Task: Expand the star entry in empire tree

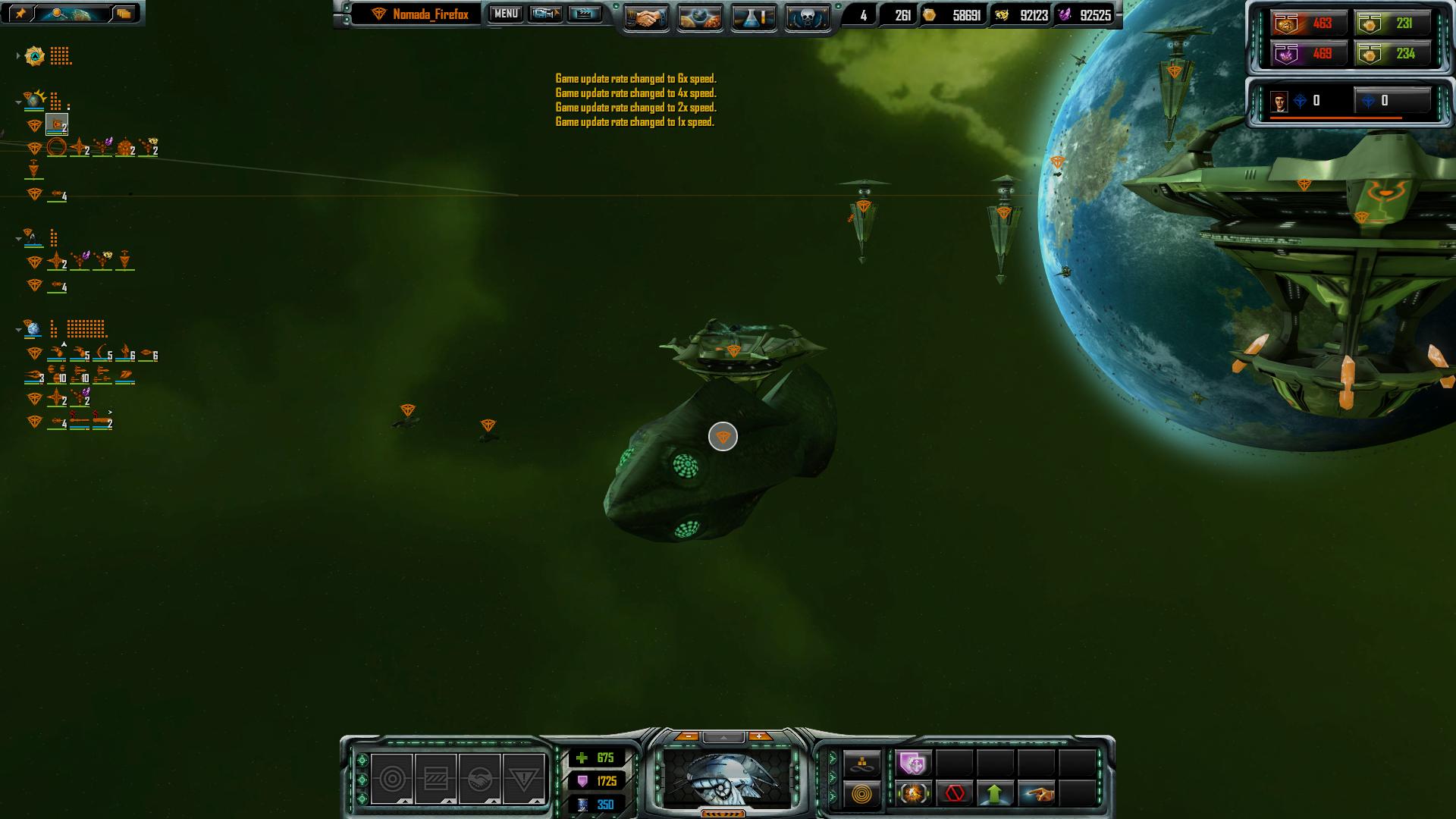Action: coord(18,56)
